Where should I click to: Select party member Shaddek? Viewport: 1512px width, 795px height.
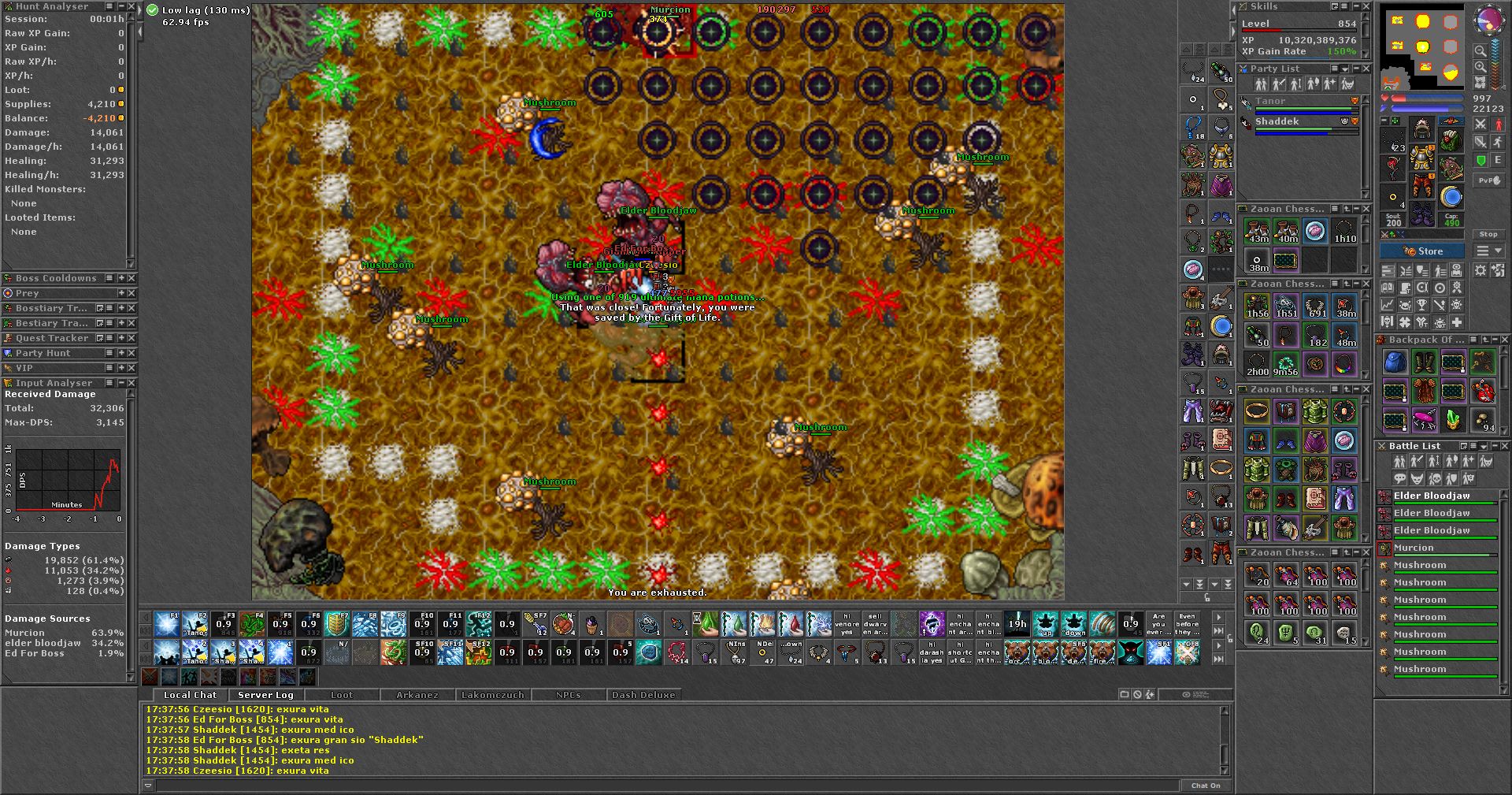[1277, 121]
